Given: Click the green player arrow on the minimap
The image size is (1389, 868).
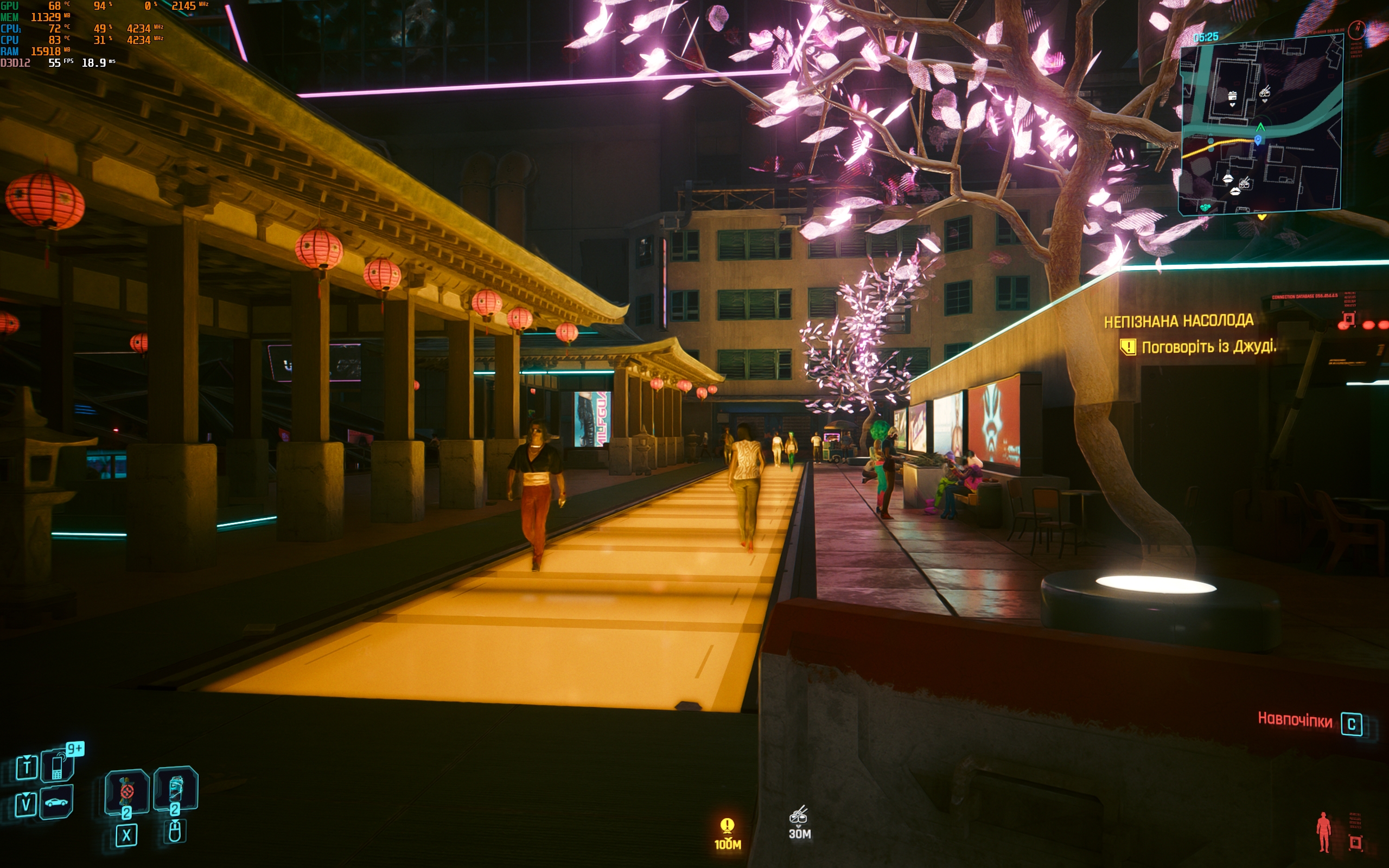Looking at the screenshot, I should tap(1260, 127).
